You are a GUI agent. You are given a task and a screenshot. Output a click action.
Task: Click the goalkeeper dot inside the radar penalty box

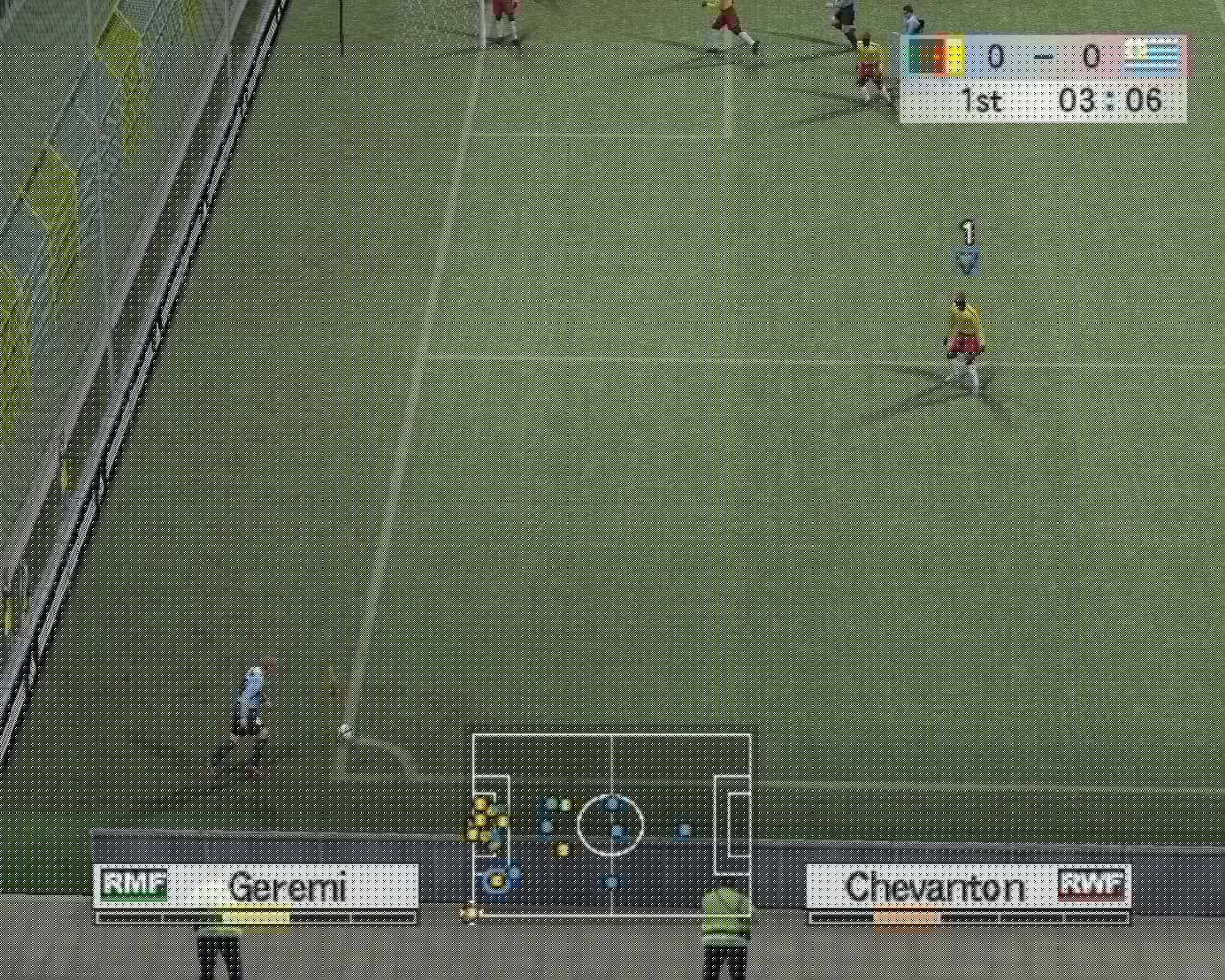pos(496,880)
